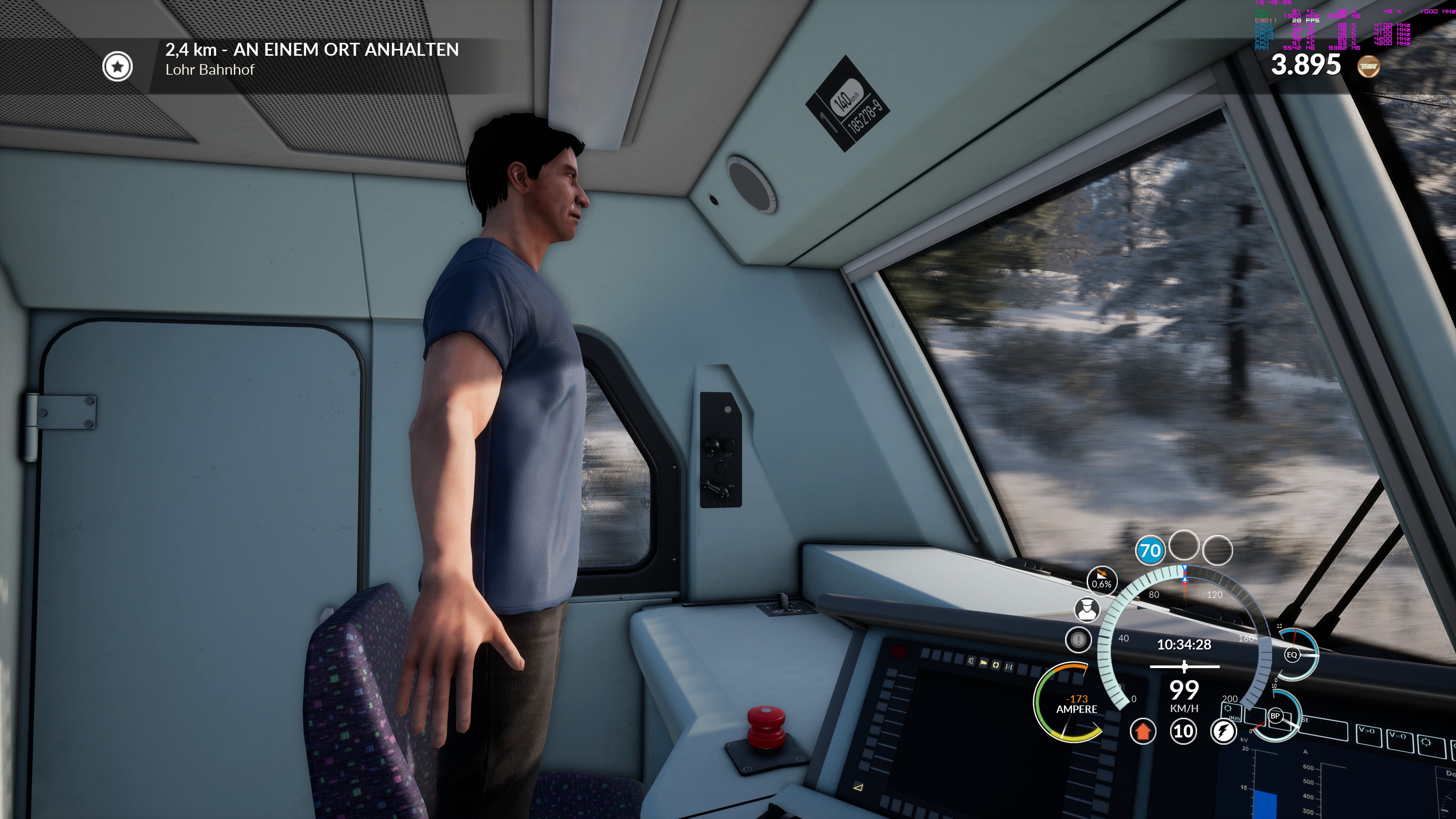
Task: Select the blue 70 speed limit sign
Action: pyautogui.click(x=1150, y=551)
